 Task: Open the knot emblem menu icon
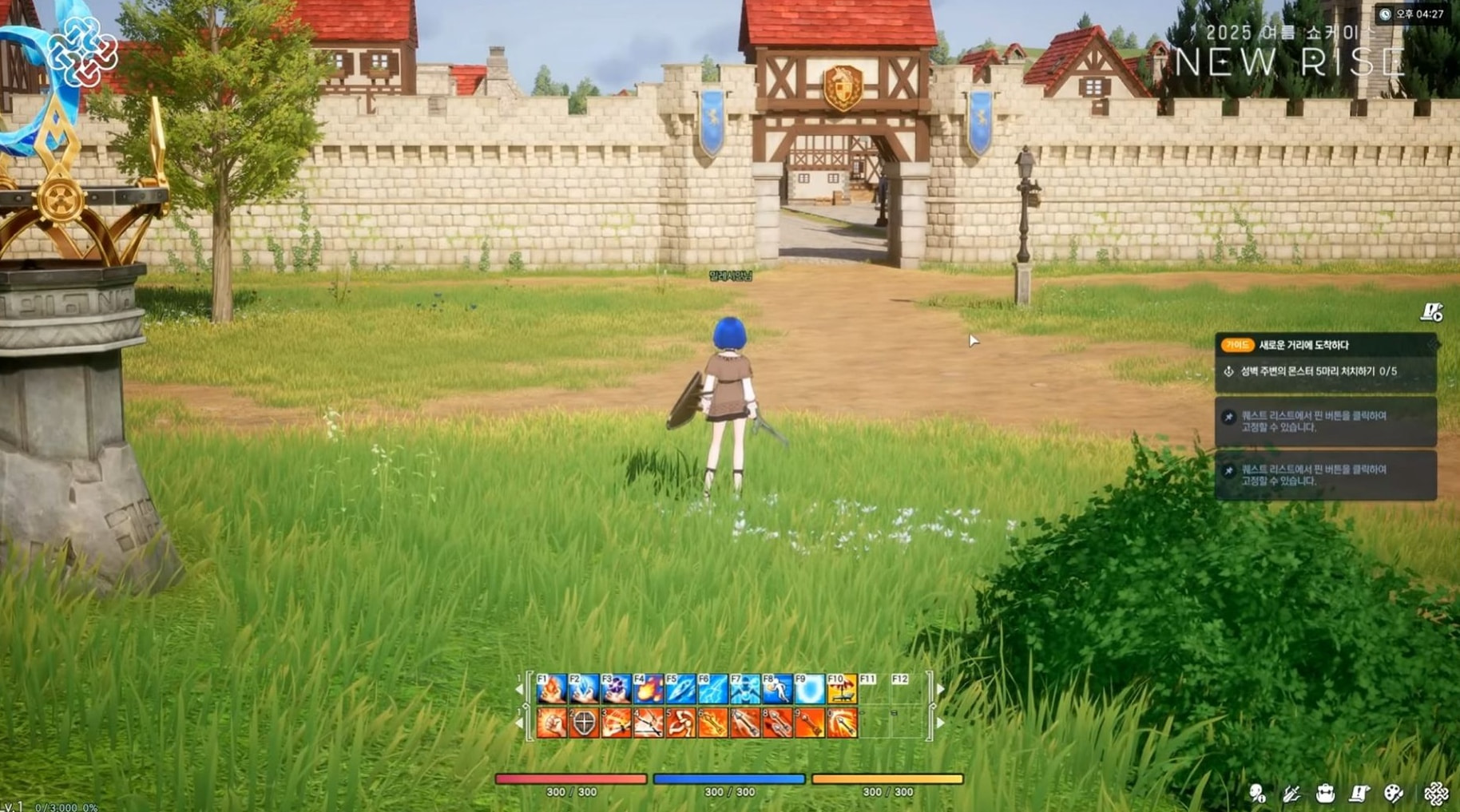click(x=1437, y=794)
